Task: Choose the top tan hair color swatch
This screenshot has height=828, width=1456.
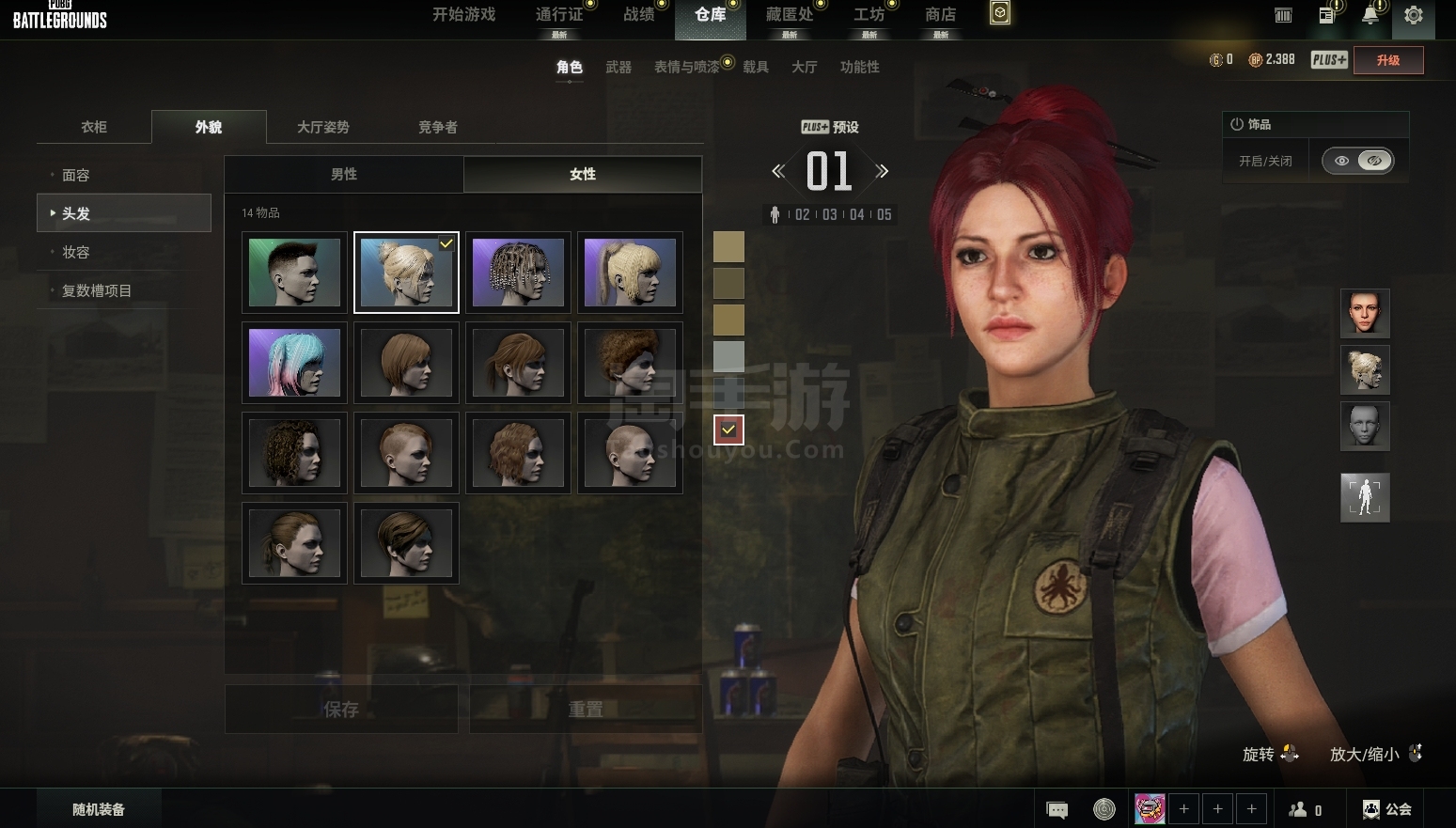Action: (728, 247)
